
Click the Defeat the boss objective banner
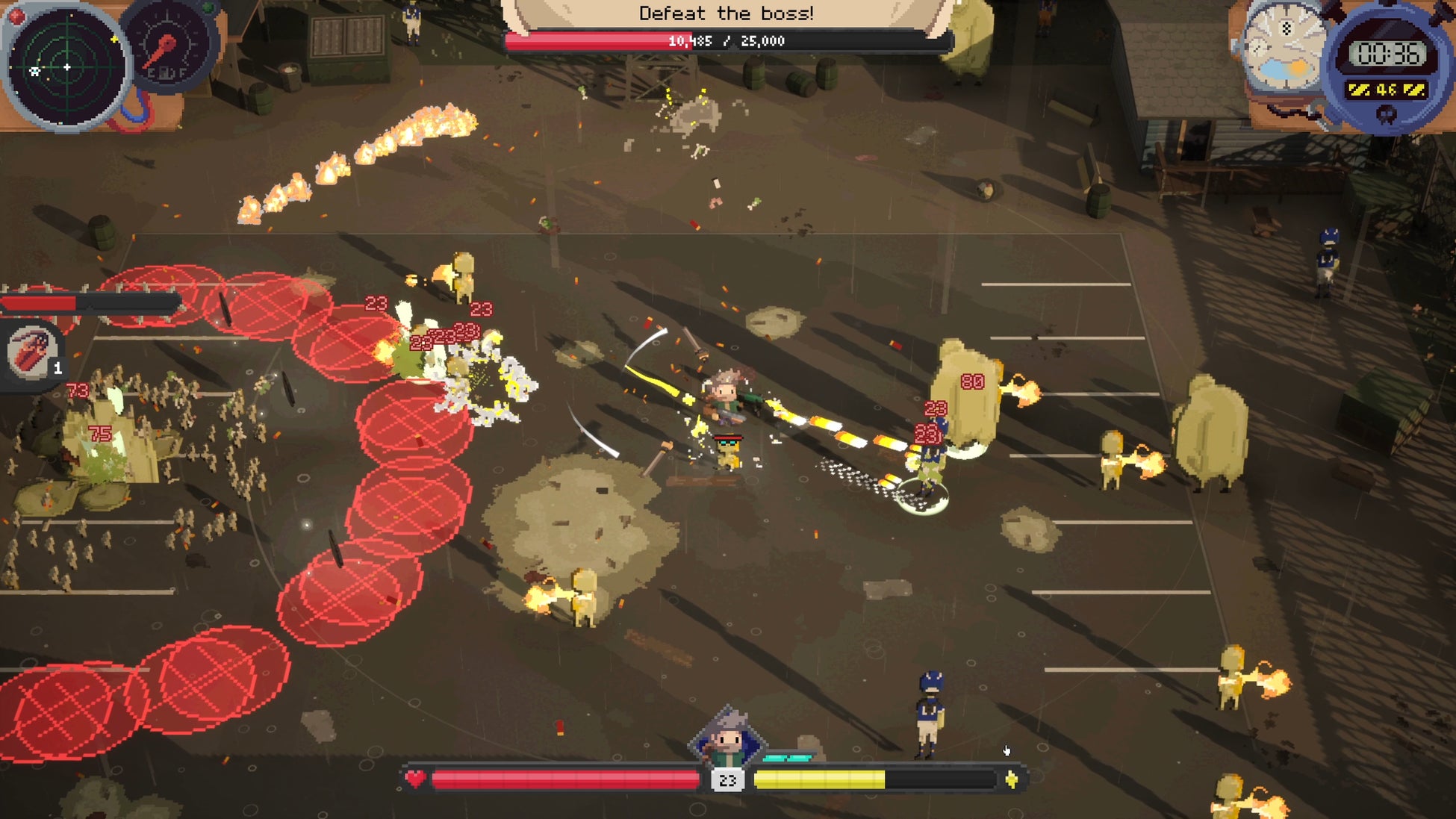tap(726, 13)
